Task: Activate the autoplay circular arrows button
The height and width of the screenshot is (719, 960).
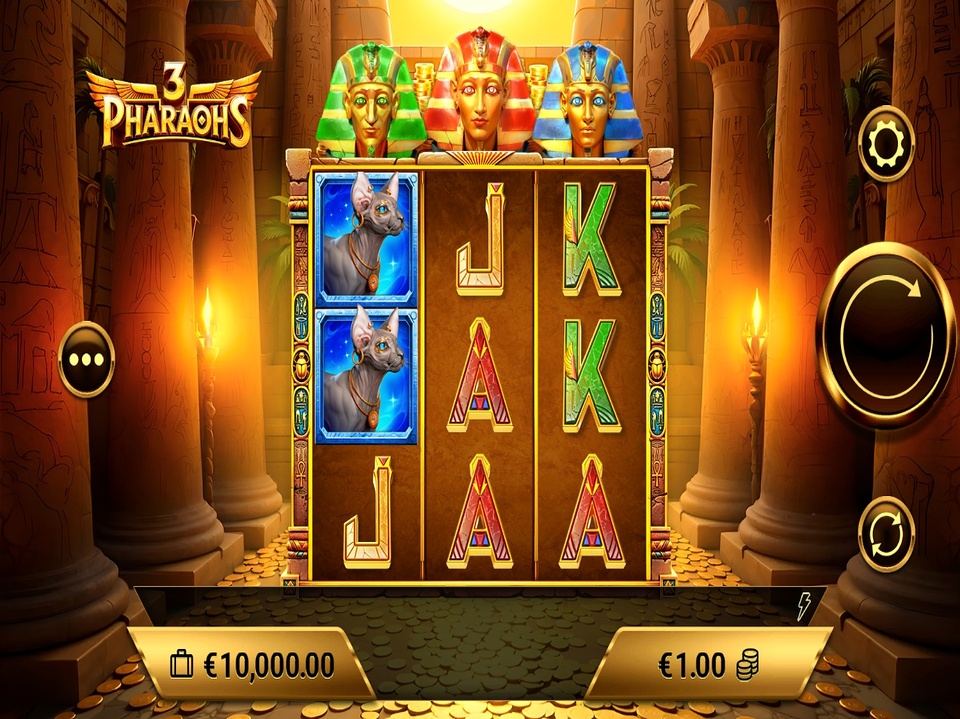Action: (x=886, y=534)
